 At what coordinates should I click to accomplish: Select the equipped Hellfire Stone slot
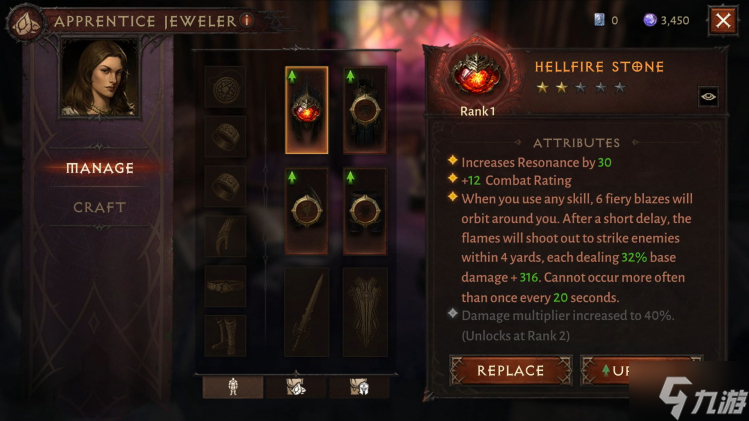(x=306, y=110)
